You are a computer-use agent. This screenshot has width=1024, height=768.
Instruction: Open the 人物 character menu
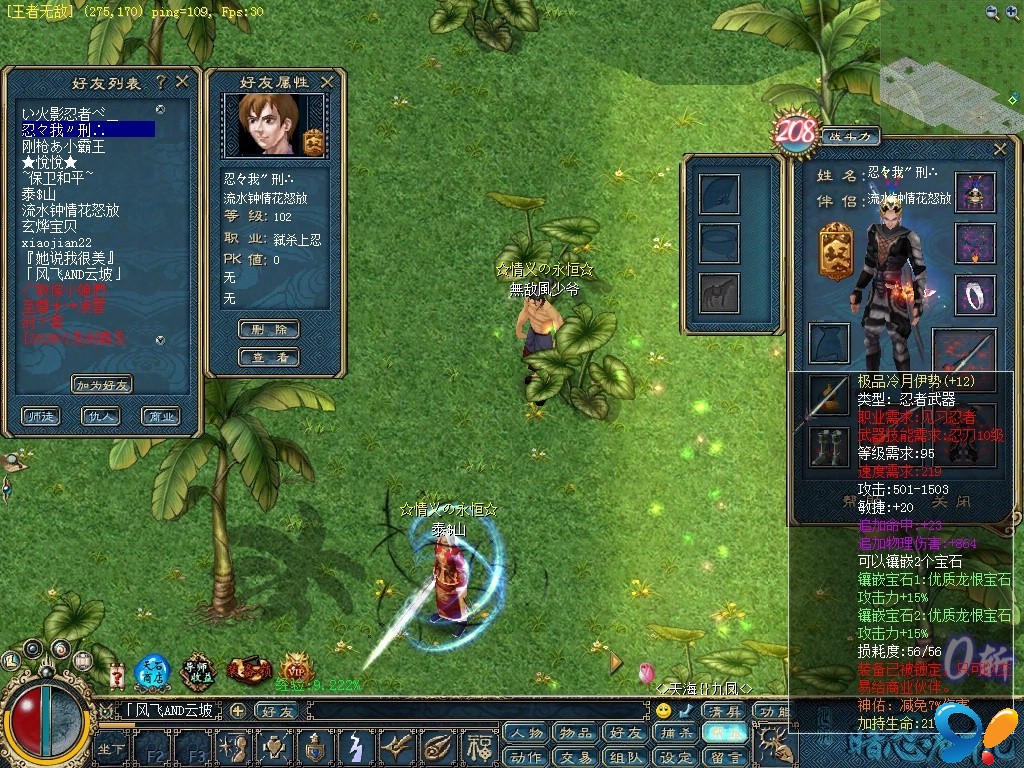[x=527, y=733]
